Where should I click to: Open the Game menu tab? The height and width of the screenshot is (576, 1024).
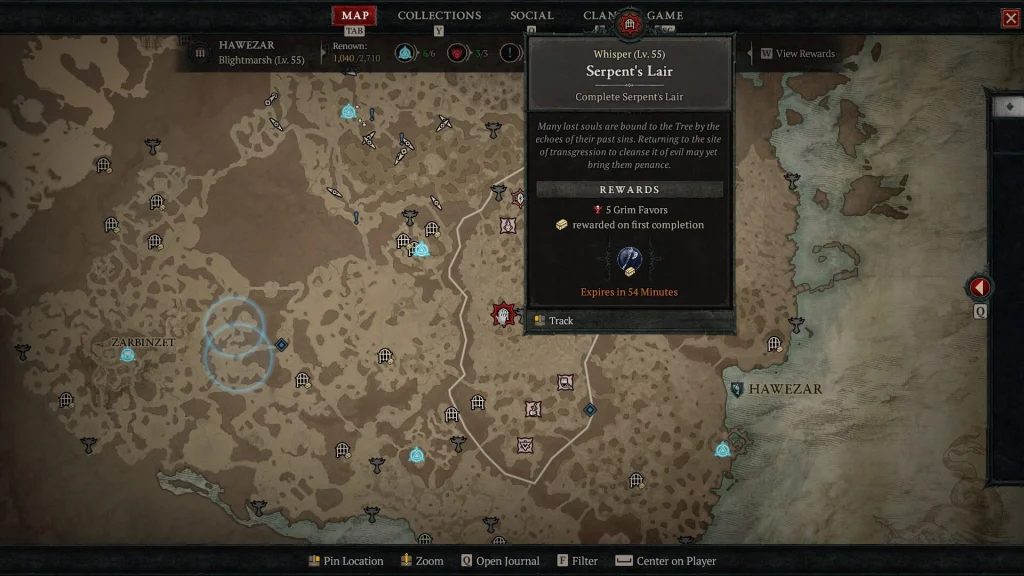(x=665, y=15)
